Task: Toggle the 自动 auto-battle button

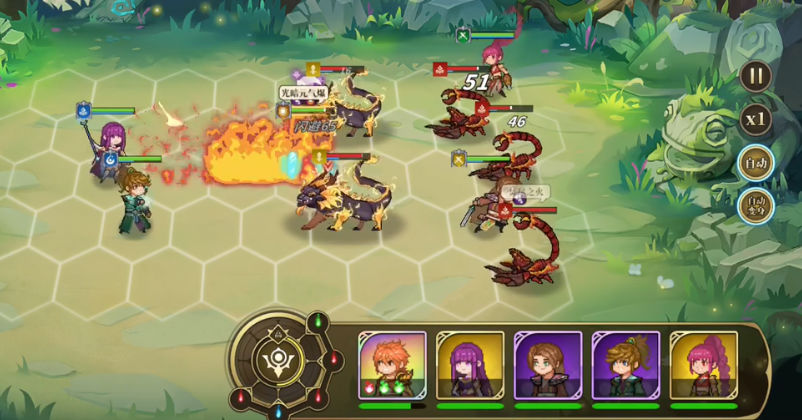Action: (x=756, y=162)
